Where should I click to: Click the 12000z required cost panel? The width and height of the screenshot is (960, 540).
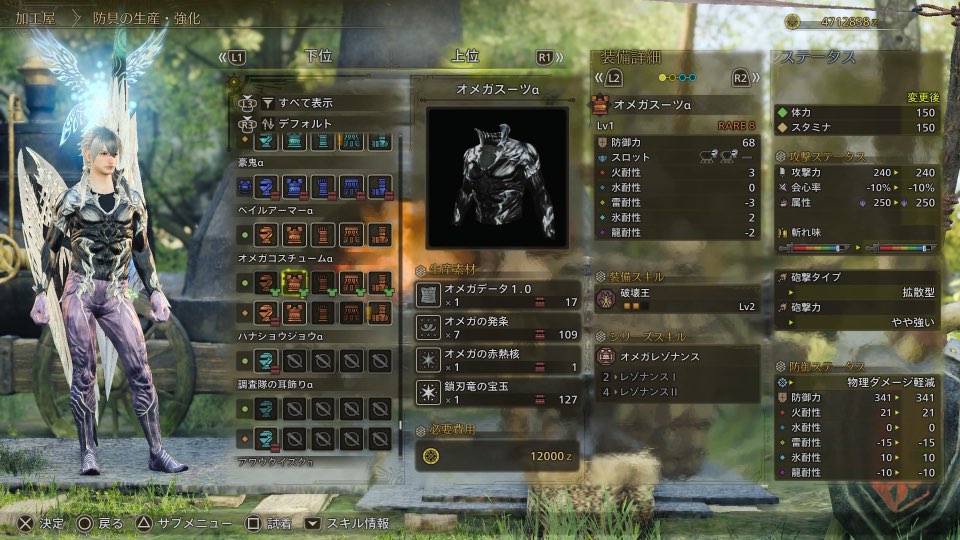click(498, 456)
